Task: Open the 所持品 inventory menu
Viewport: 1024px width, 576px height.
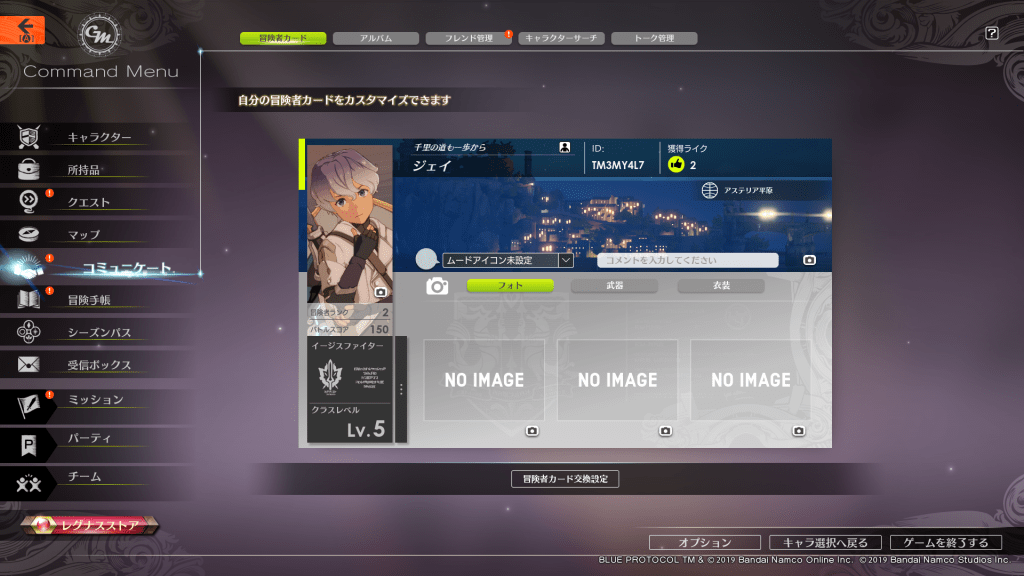Action: click(84, 170)
